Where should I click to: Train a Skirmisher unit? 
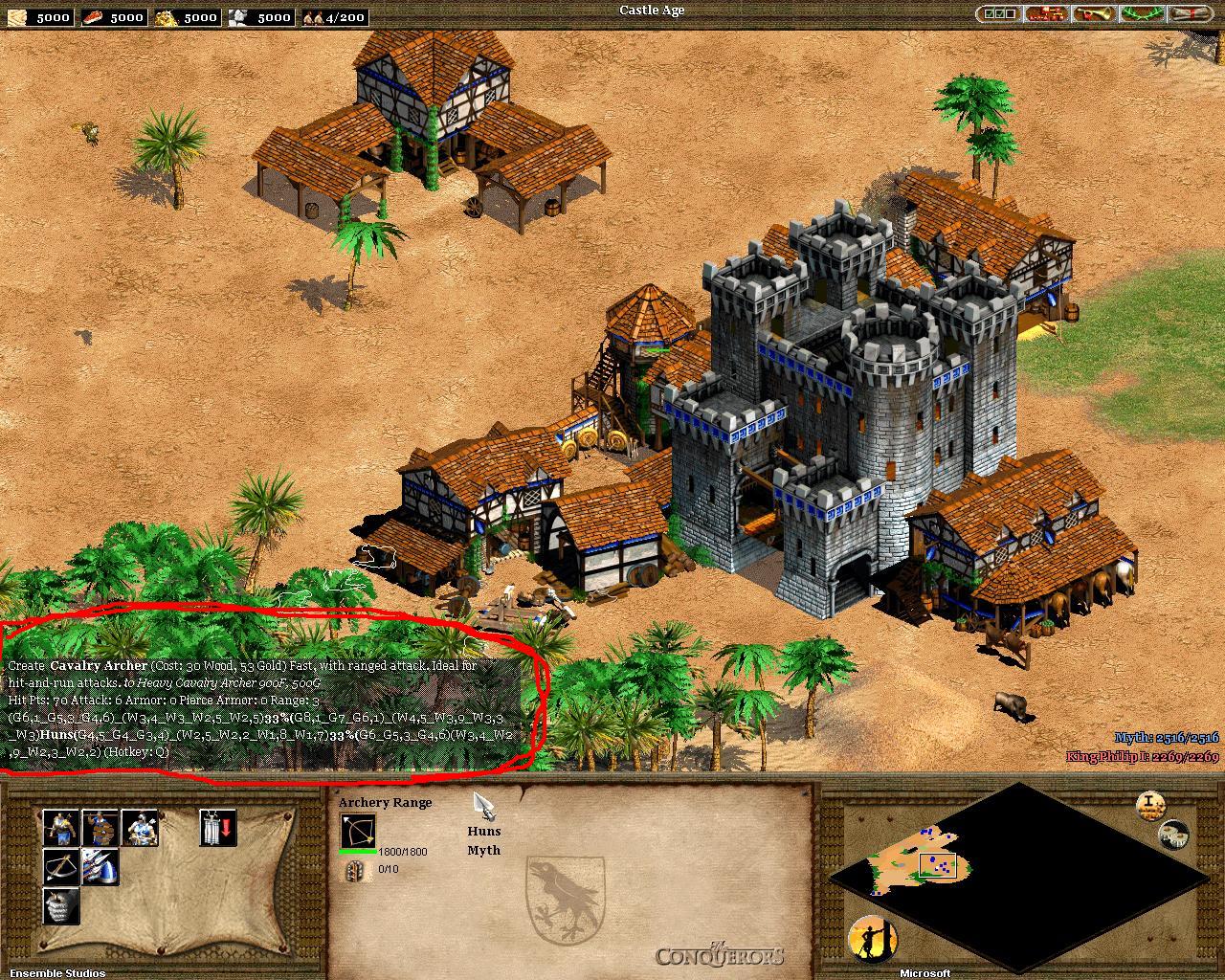point(100,828)
